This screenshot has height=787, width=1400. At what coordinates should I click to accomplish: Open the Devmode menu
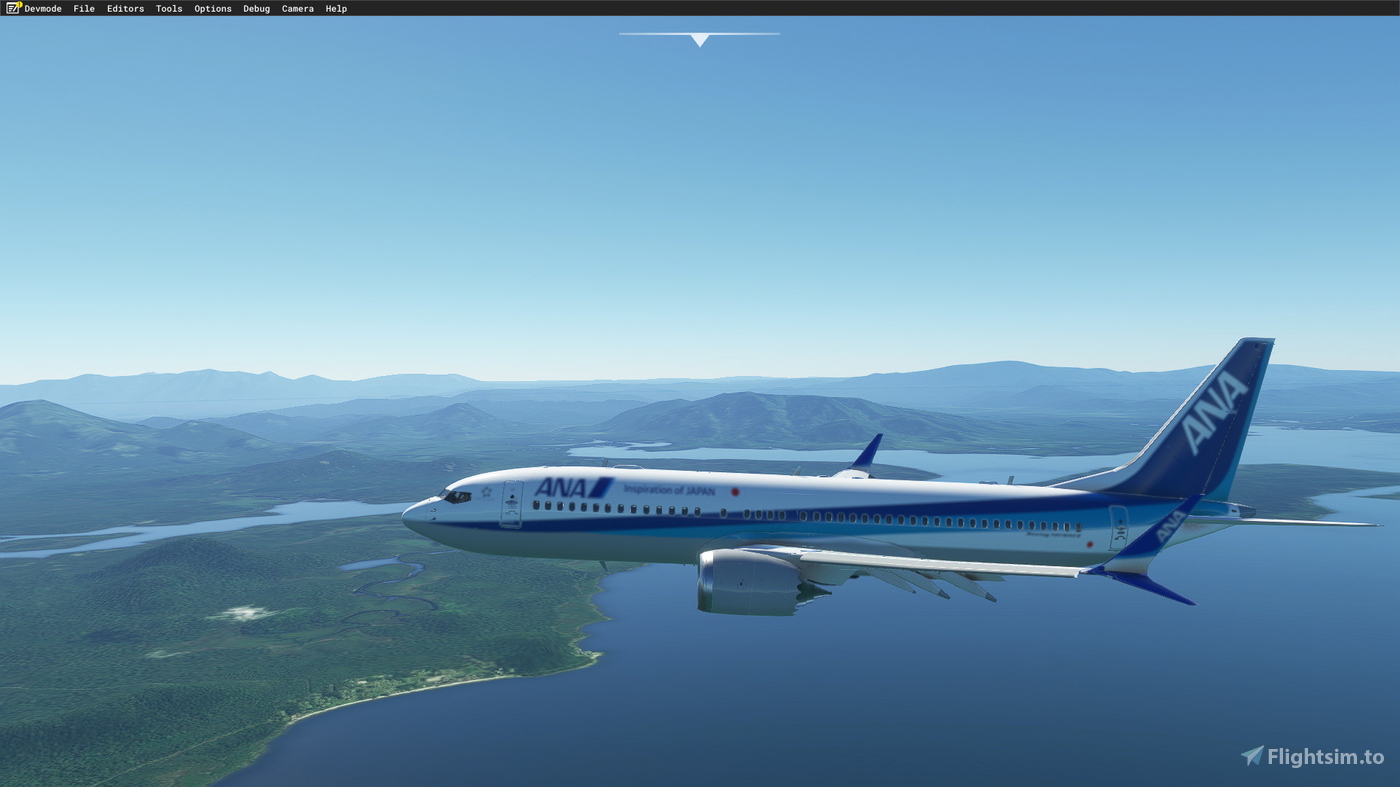tap(42, 8)
